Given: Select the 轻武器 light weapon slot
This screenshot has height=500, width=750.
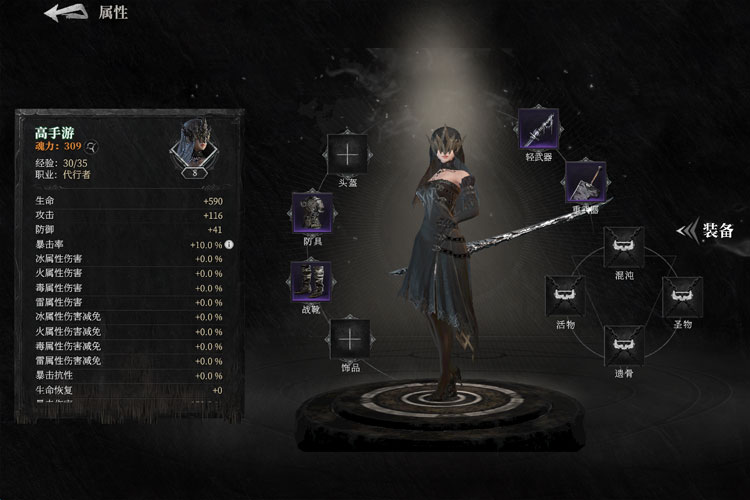Looking at the screenshot, I should click(x=538, y=128).
